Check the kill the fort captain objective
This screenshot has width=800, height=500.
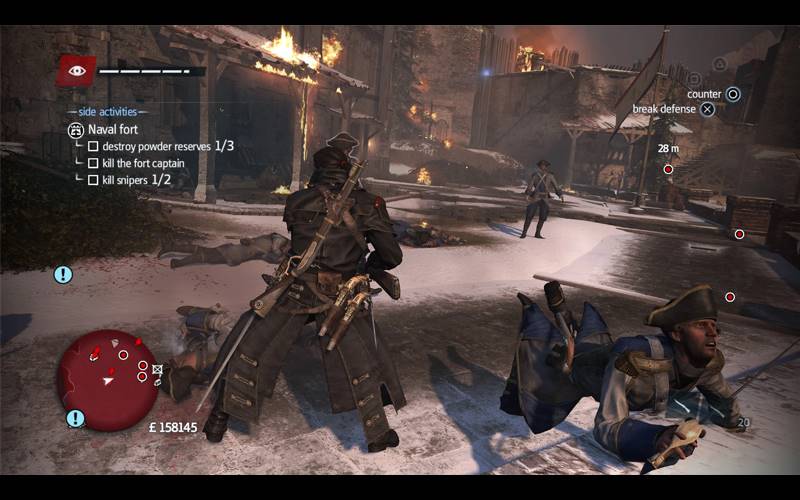[93, 163]
